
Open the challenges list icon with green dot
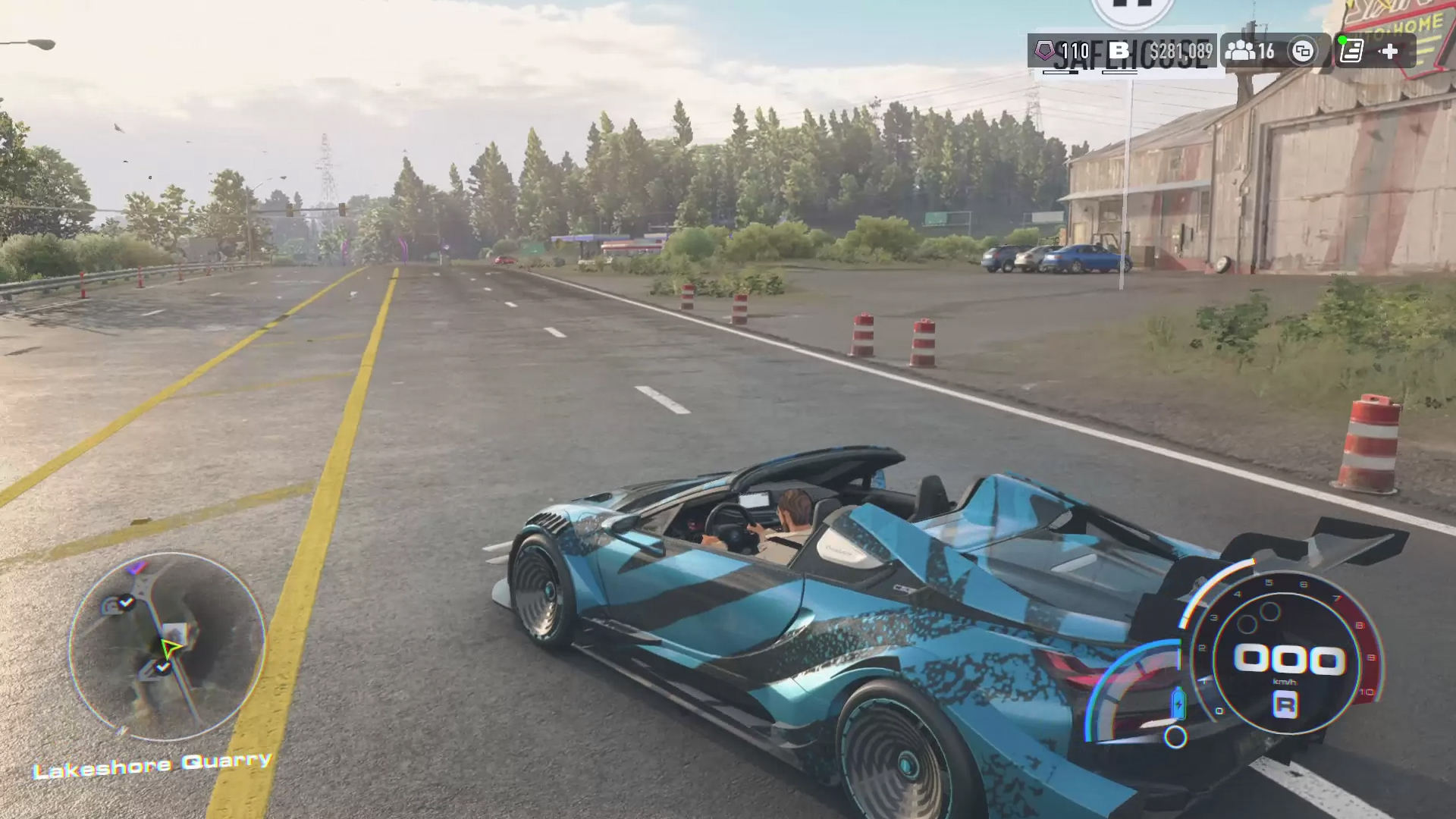click(x=1351, y=51)
